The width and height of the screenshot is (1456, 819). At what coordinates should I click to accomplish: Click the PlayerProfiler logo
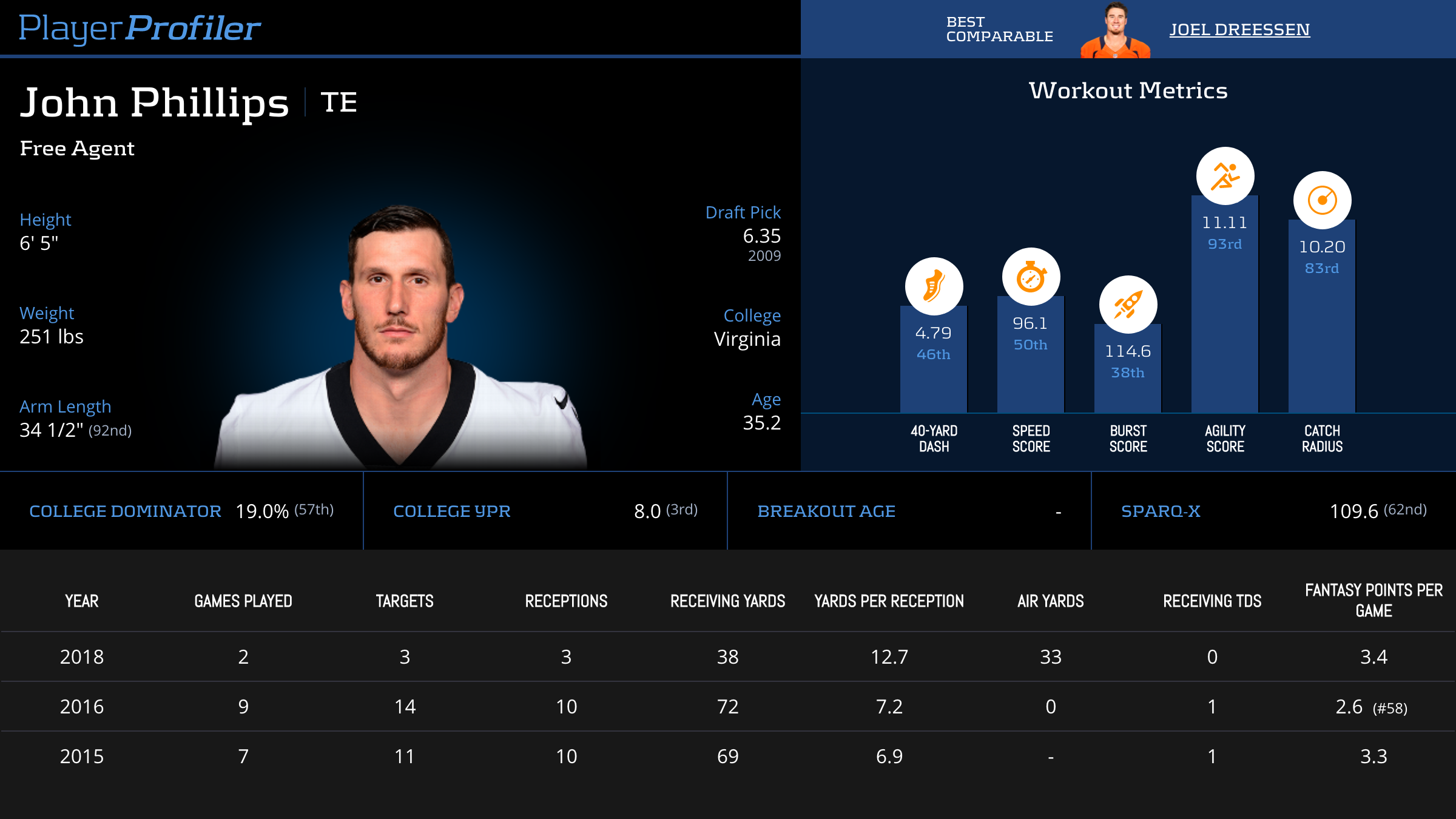(x=140, y=28)
